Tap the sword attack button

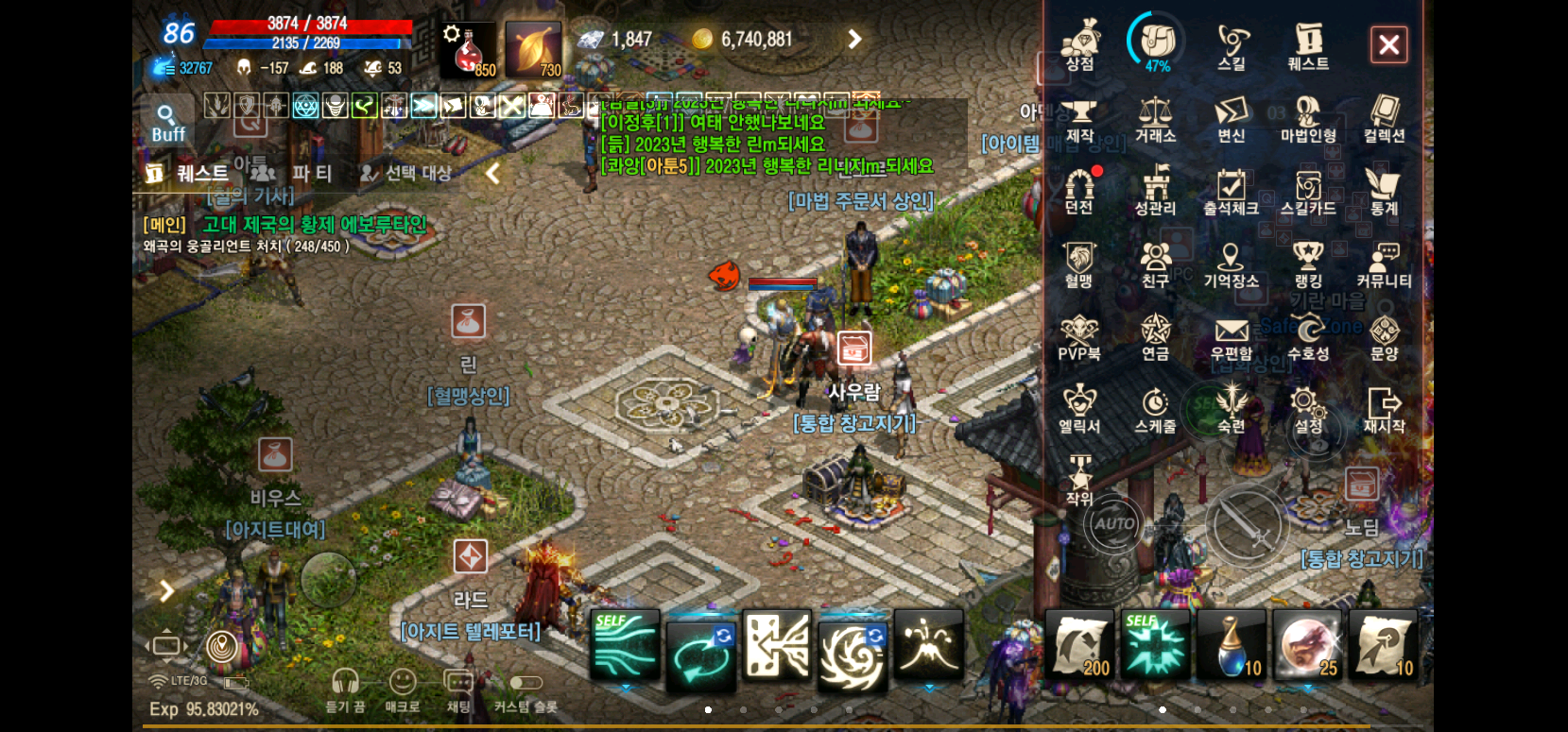click(x=1248, y=525)
